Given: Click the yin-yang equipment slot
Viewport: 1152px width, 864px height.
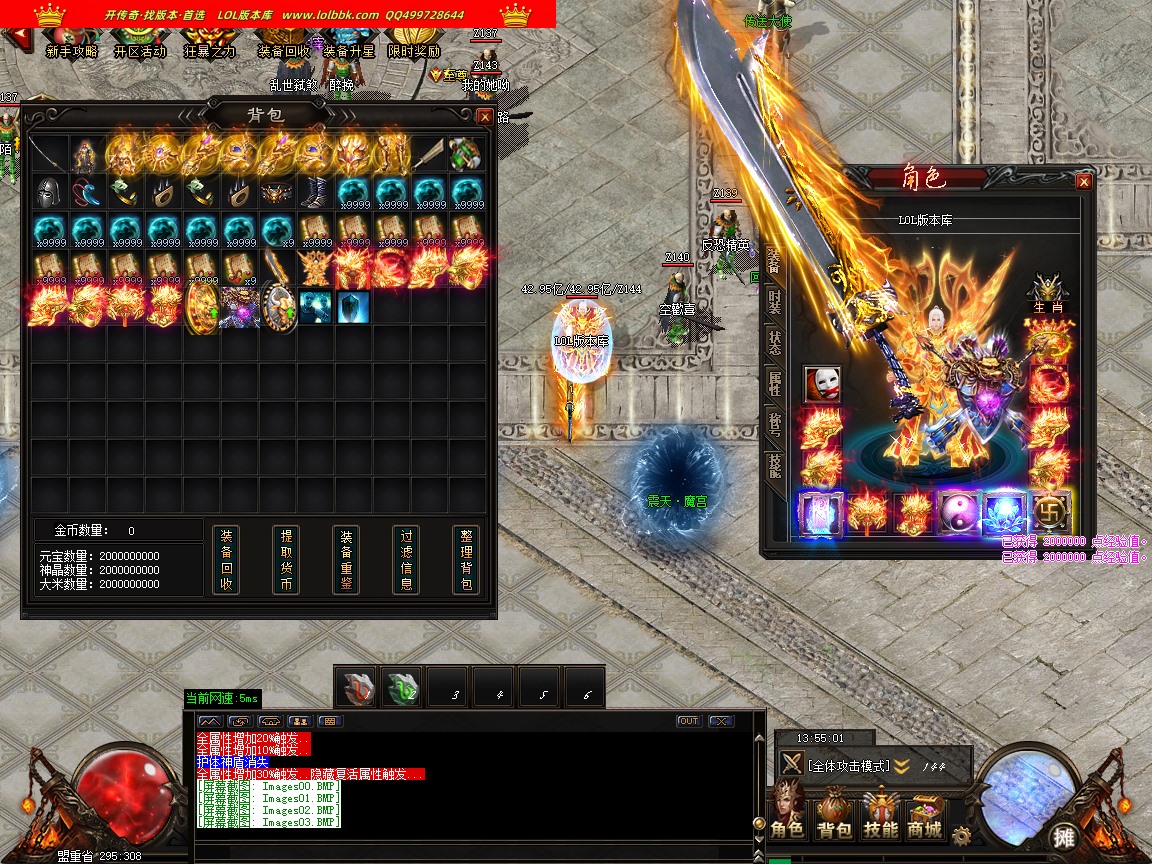Looking at the screenshot, I should [955, 513].
